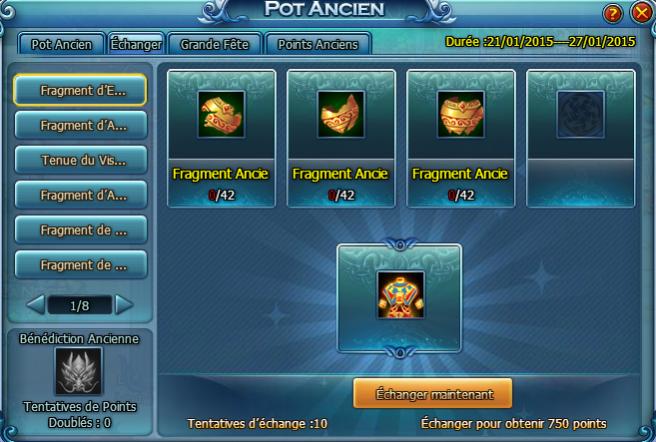Choose the Fragment d'E... list entry

pyautogui.click(x=80, y=90)
